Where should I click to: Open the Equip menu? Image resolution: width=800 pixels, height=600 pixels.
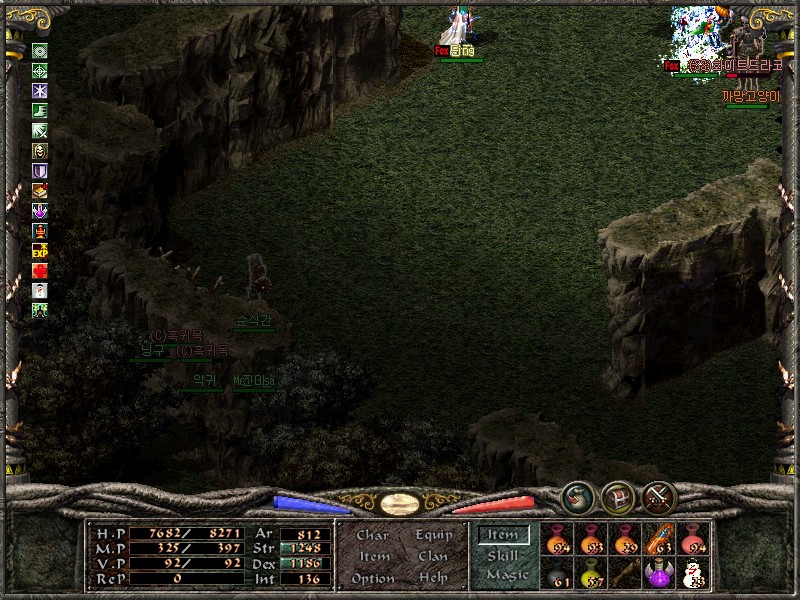pyautogui.click(x=433, y=535)
